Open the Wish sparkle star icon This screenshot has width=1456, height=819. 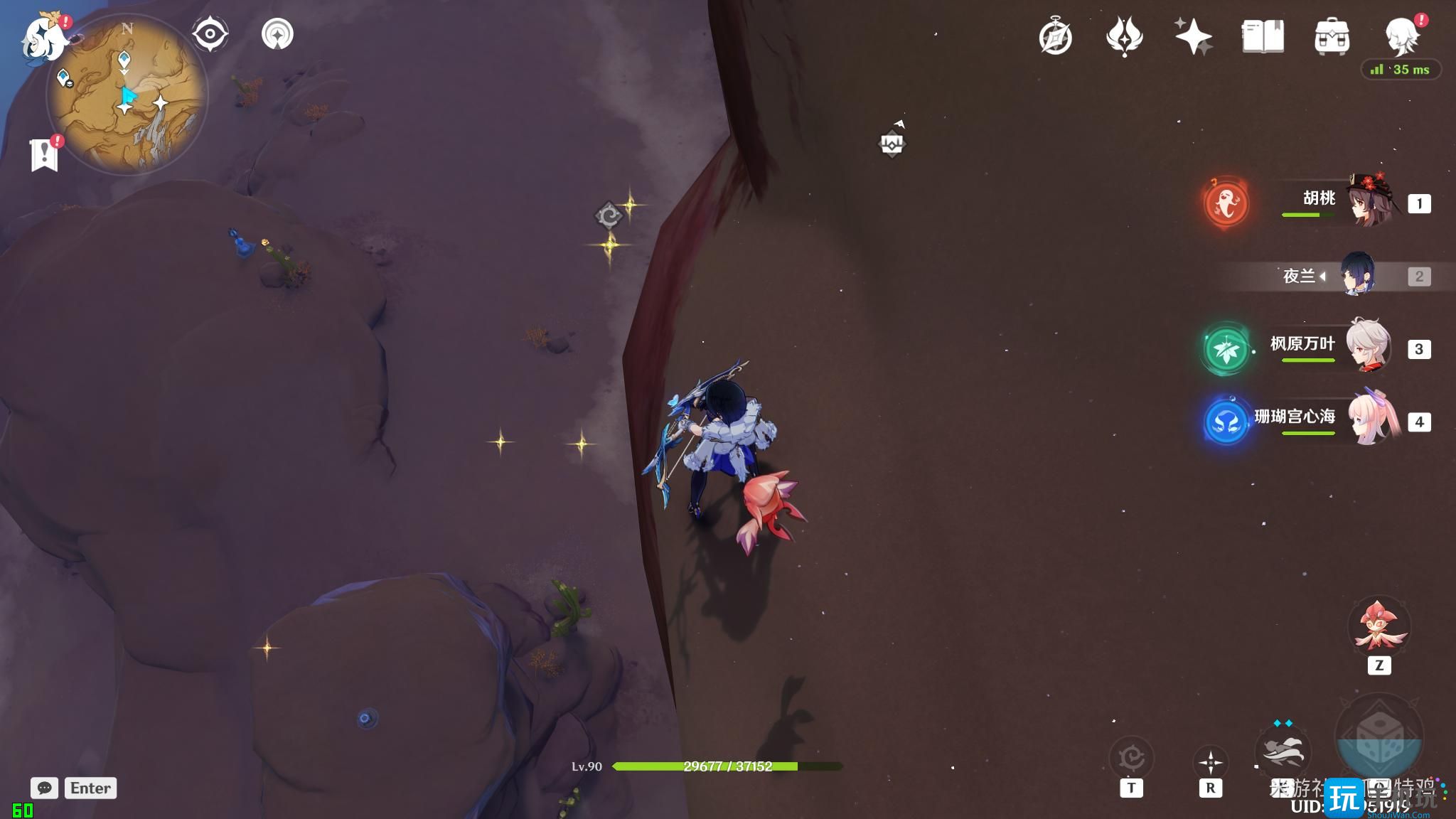pyautogui.click(x=1193, y=37)
